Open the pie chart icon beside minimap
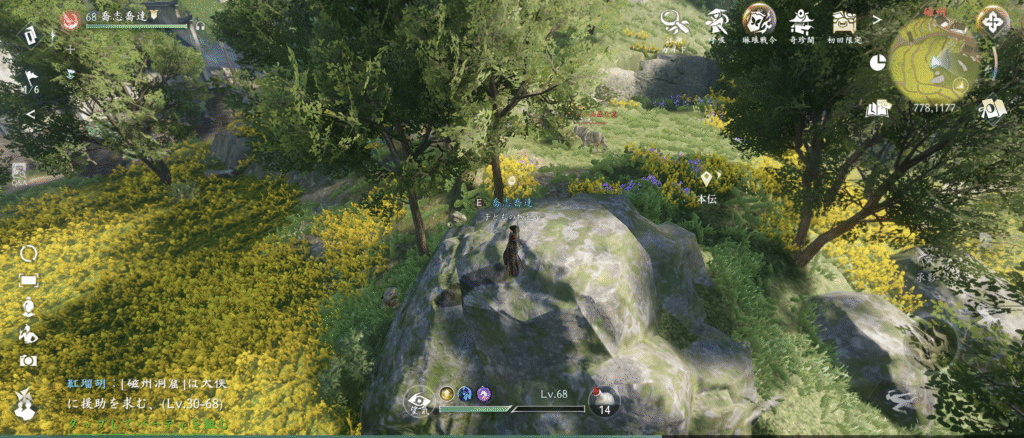Viewport: 1024px width, 438px height. pyautogui.click(x=878, y=62)
